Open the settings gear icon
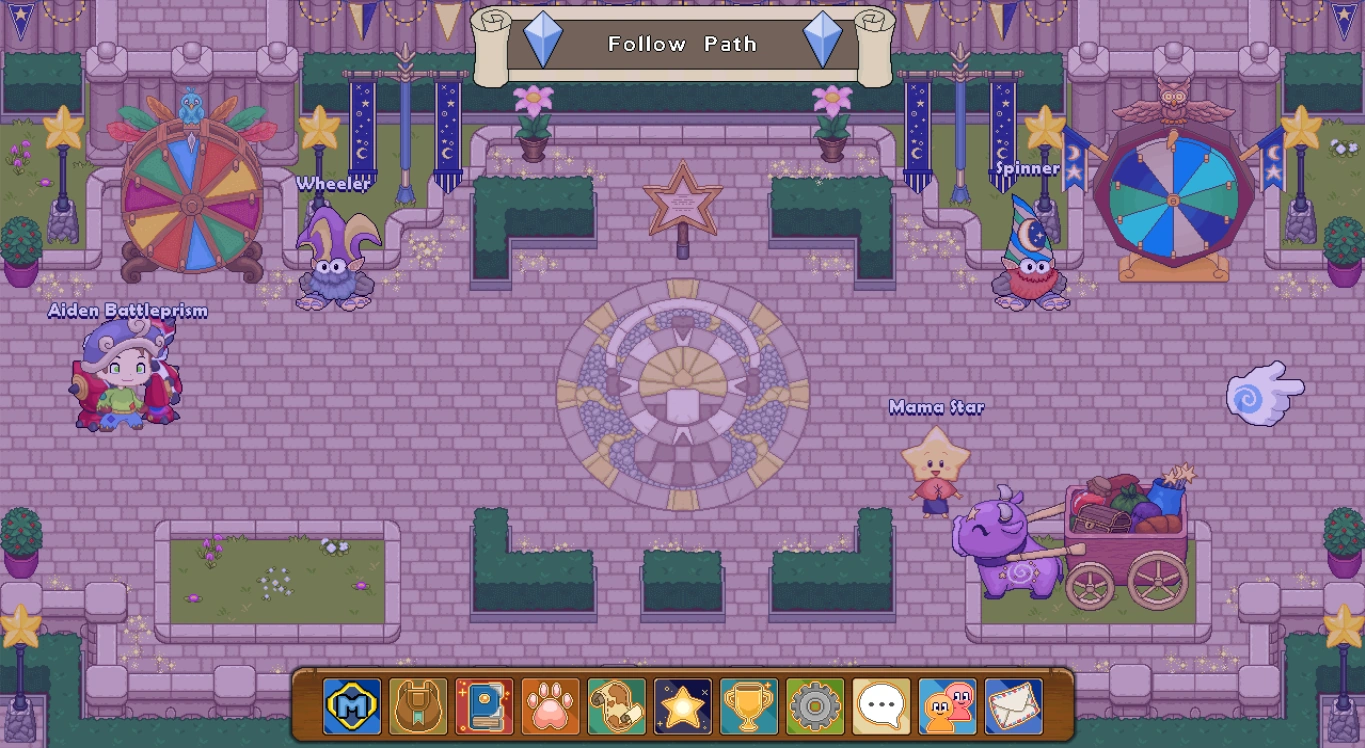 pos(814,705)
